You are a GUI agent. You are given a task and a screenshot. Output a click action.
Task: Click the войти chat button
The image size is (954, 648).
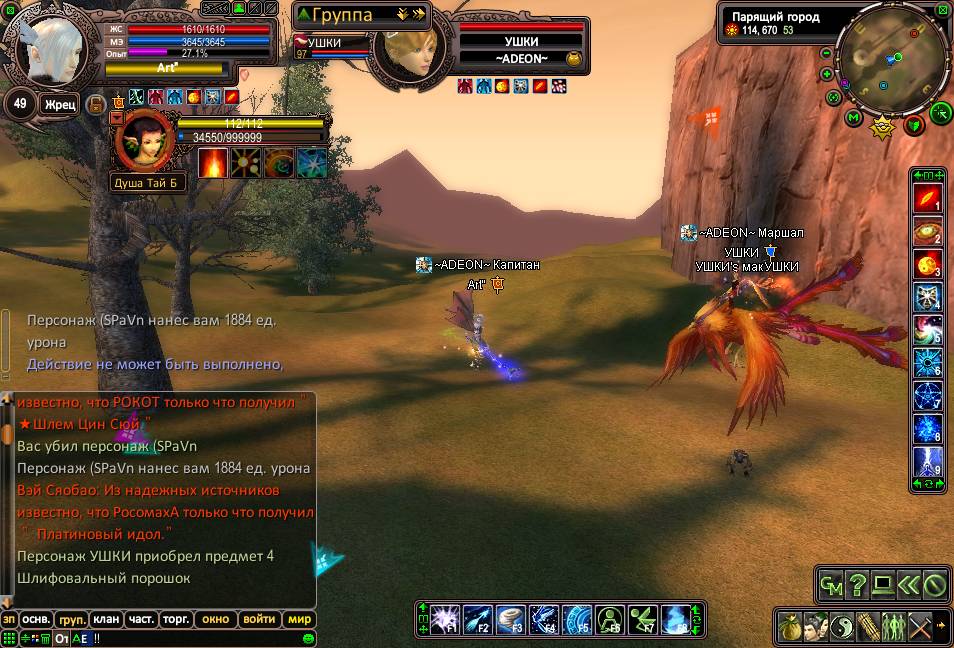[259, 619]
